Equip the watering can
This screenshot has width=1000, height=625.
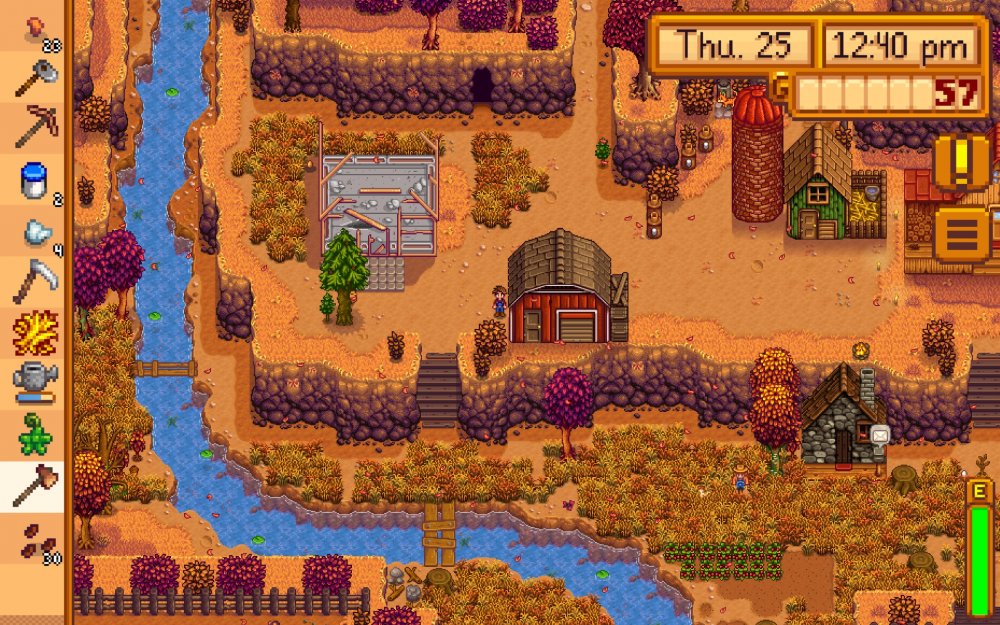click(34, 385)
